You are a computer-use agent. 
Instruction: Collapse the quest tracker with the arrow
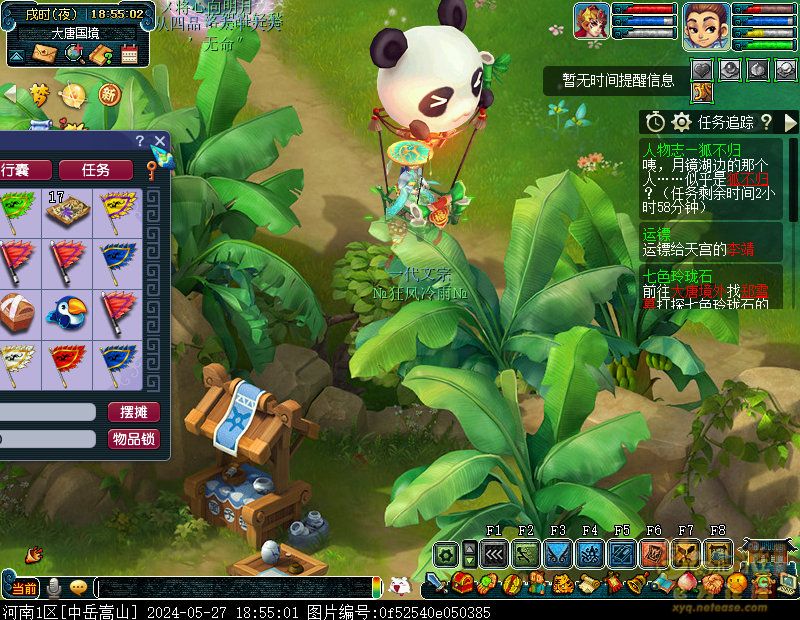click(x=790, y=122)
